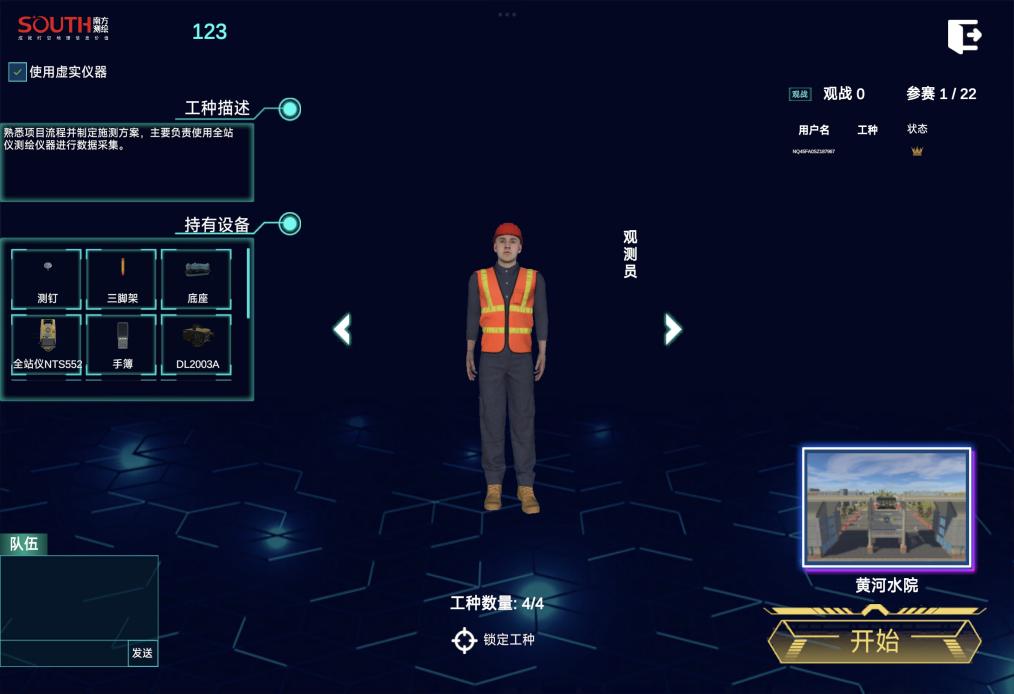Lock the role with 锁定工种
The image size is (1014, 694).
pos(495,640)
